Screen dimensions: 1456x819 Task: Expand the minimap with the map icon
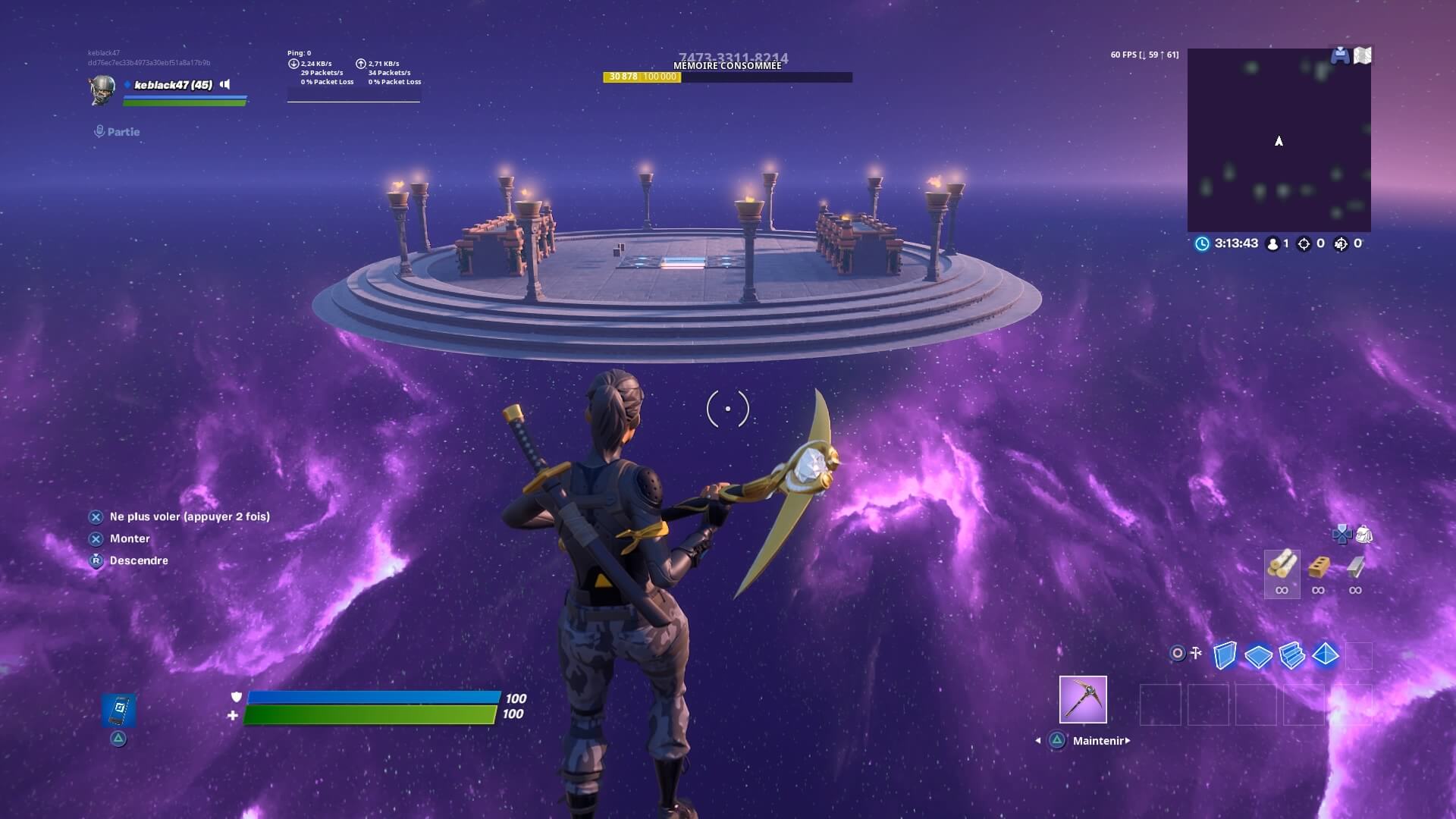(x=1364, y=55)
